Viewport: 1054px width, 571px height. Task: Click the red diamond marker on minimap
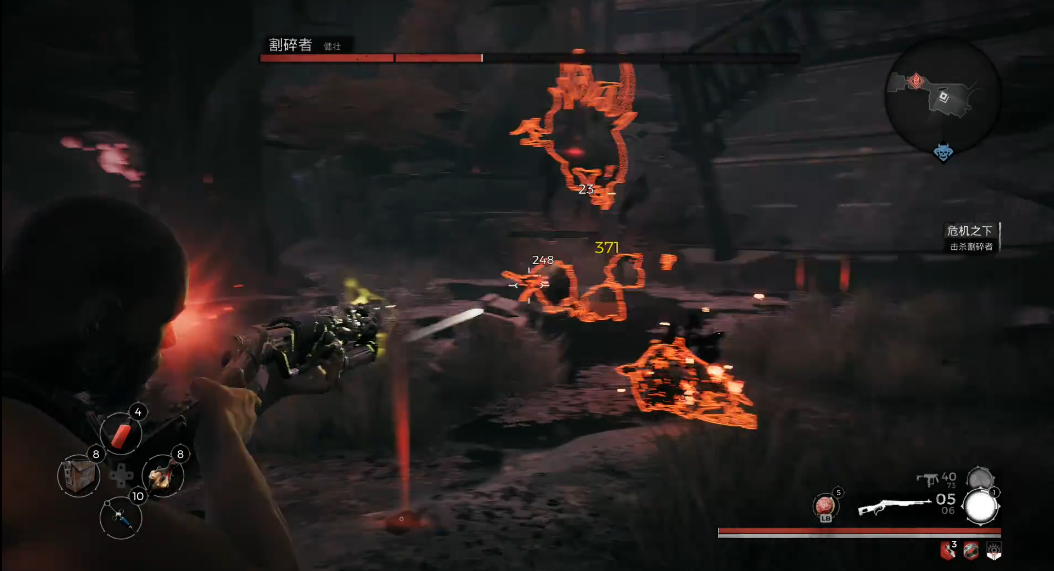click(916, 82)
